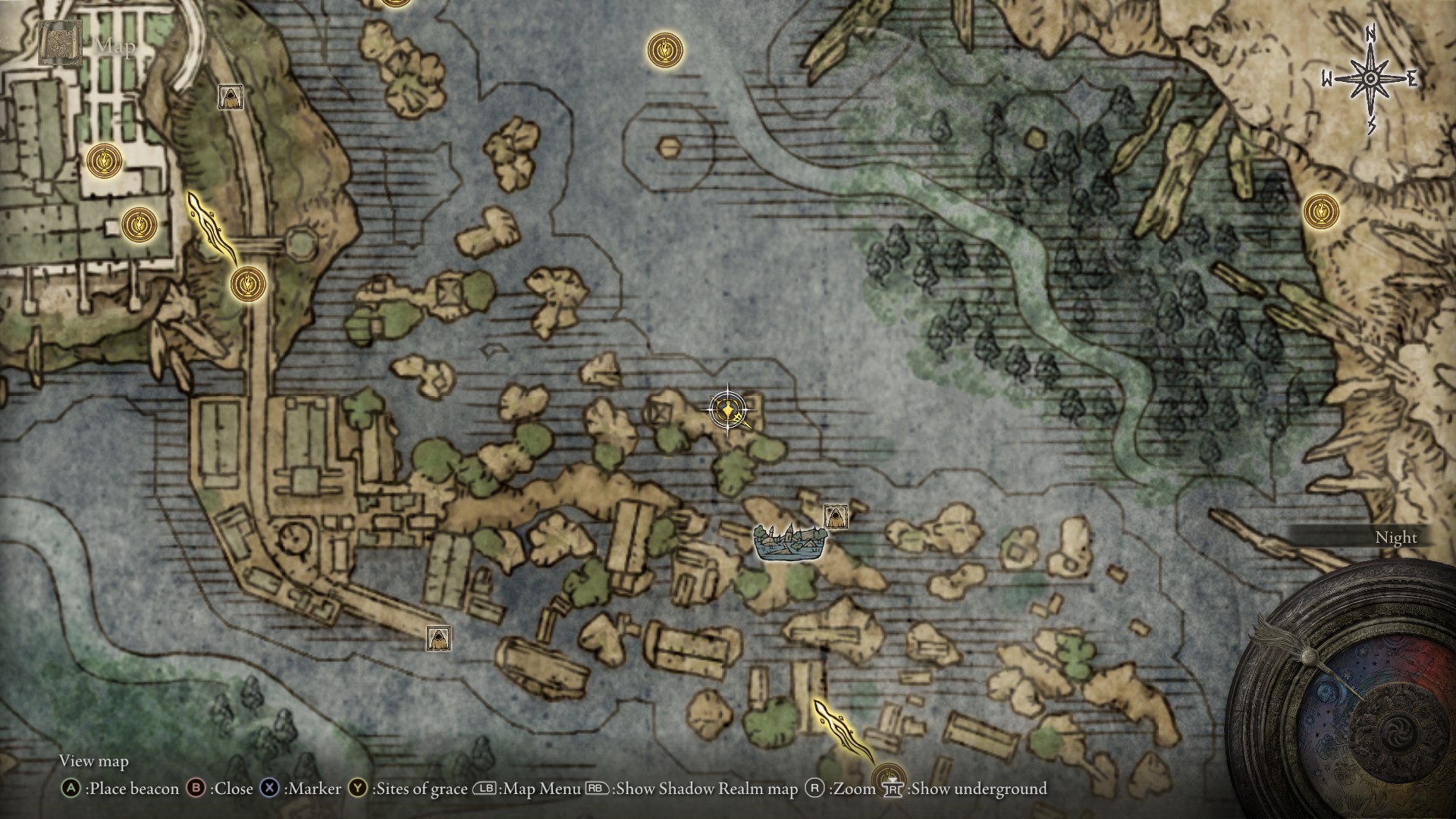Viewport: 1456px width, 819px height.
Task: Click the Show underground prompt
Action: click(971, 789)
